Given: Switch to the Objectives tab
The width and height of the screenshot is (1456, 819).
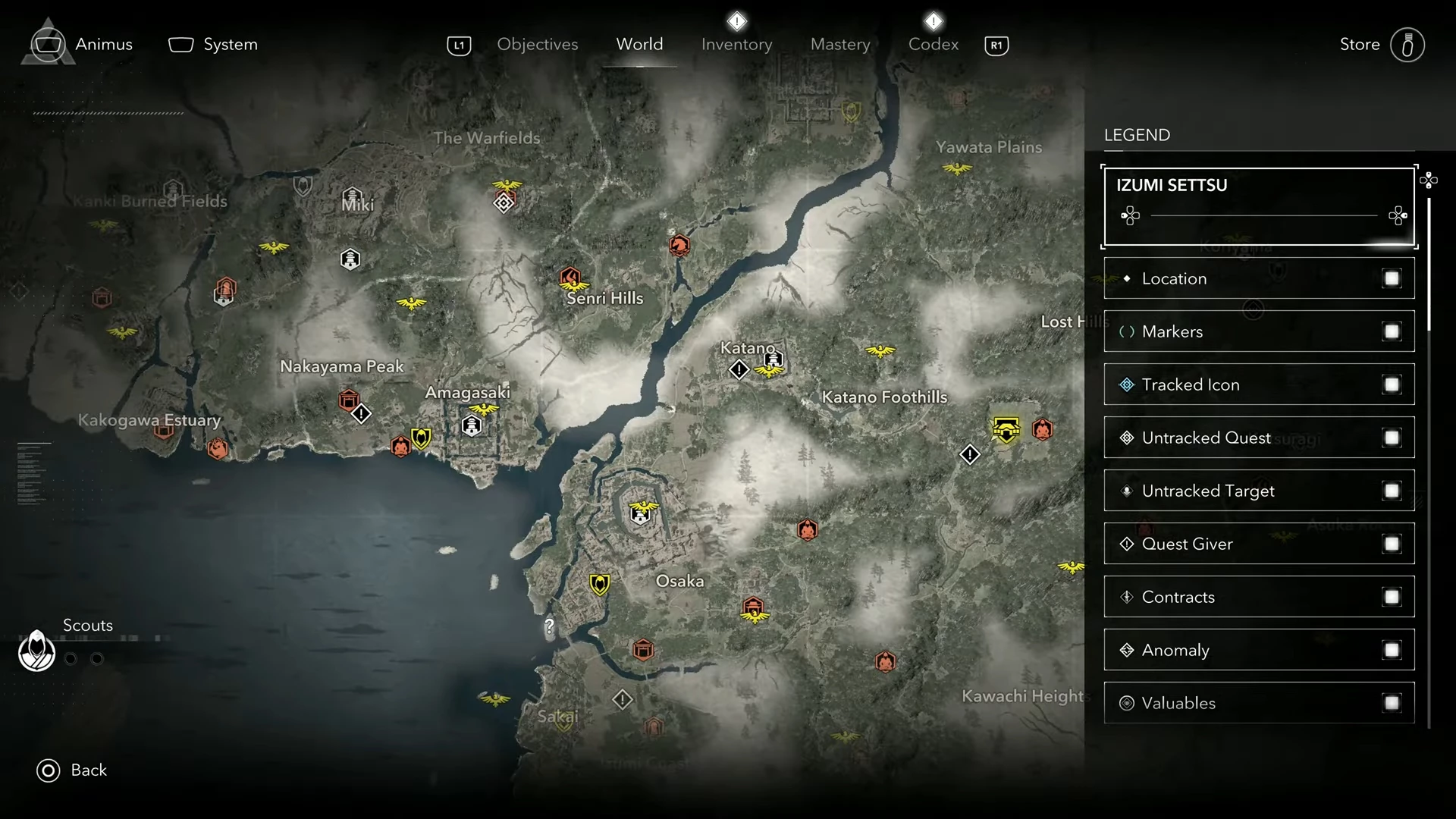Looking at the screenshot, I should (x=537, y=45).
